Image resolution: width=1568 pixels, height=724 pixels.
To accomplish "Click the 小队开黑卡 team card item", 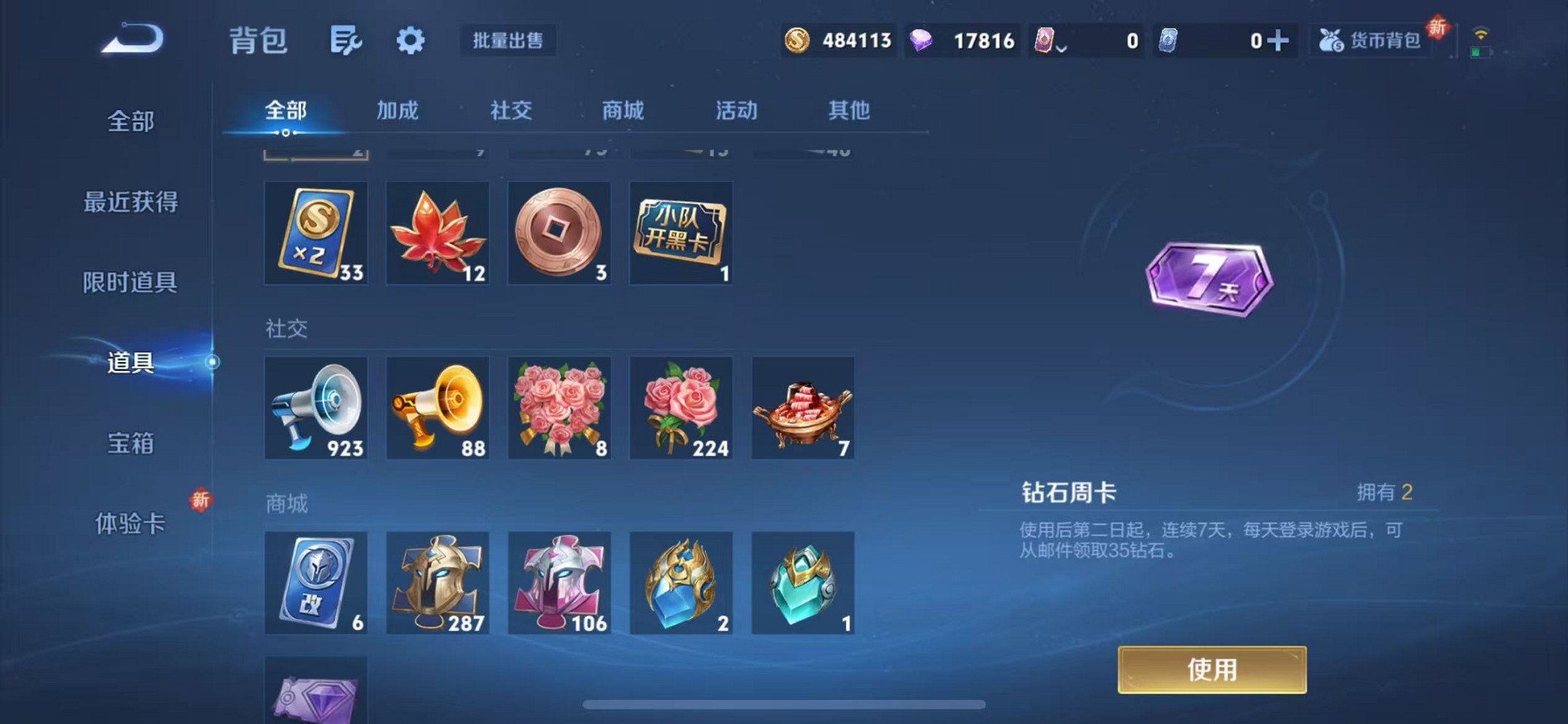I will (x=681, y=233).
